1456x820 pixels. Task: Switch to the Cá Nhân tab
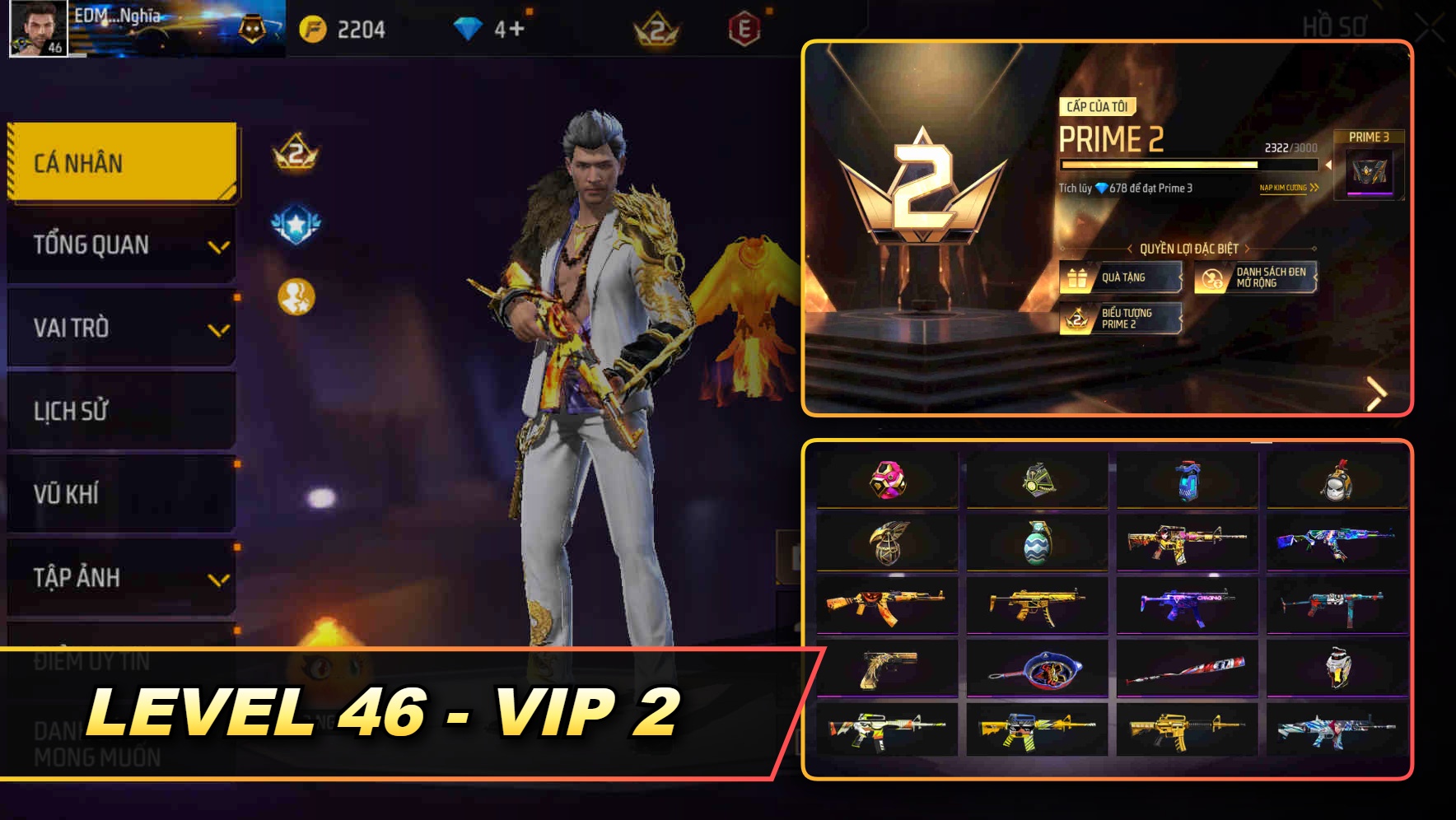point(120,163)
